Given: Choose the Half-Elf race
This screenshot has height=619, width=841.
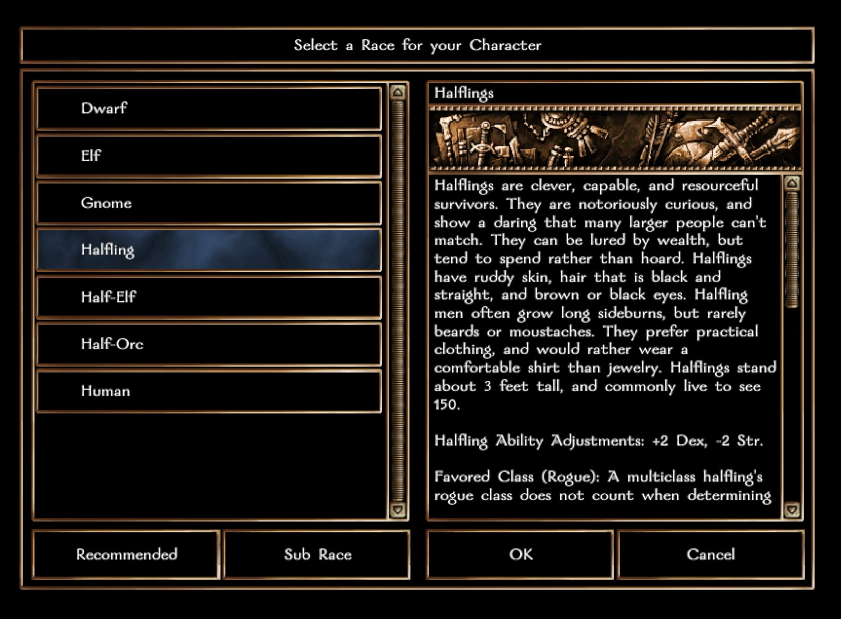Looking at the screenshot, I should [x=209, y=297].
